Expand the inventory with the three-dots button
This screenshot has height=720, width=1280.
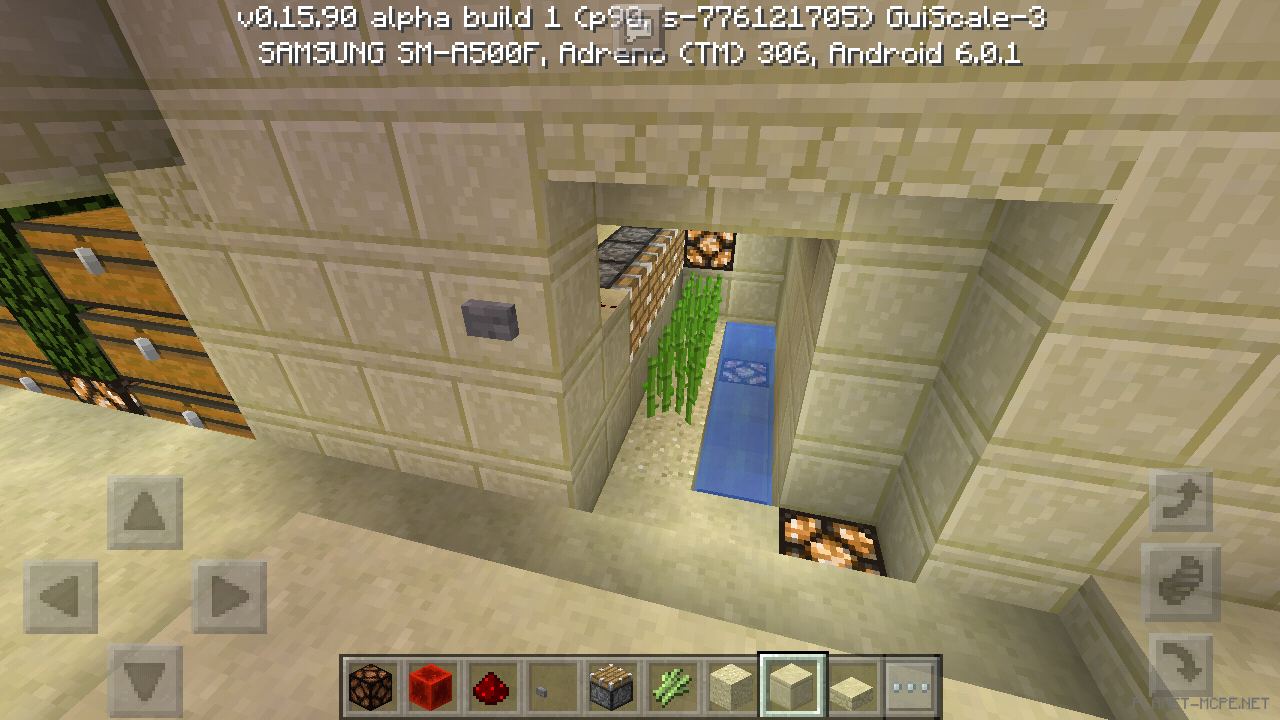(x=911, y=685)
